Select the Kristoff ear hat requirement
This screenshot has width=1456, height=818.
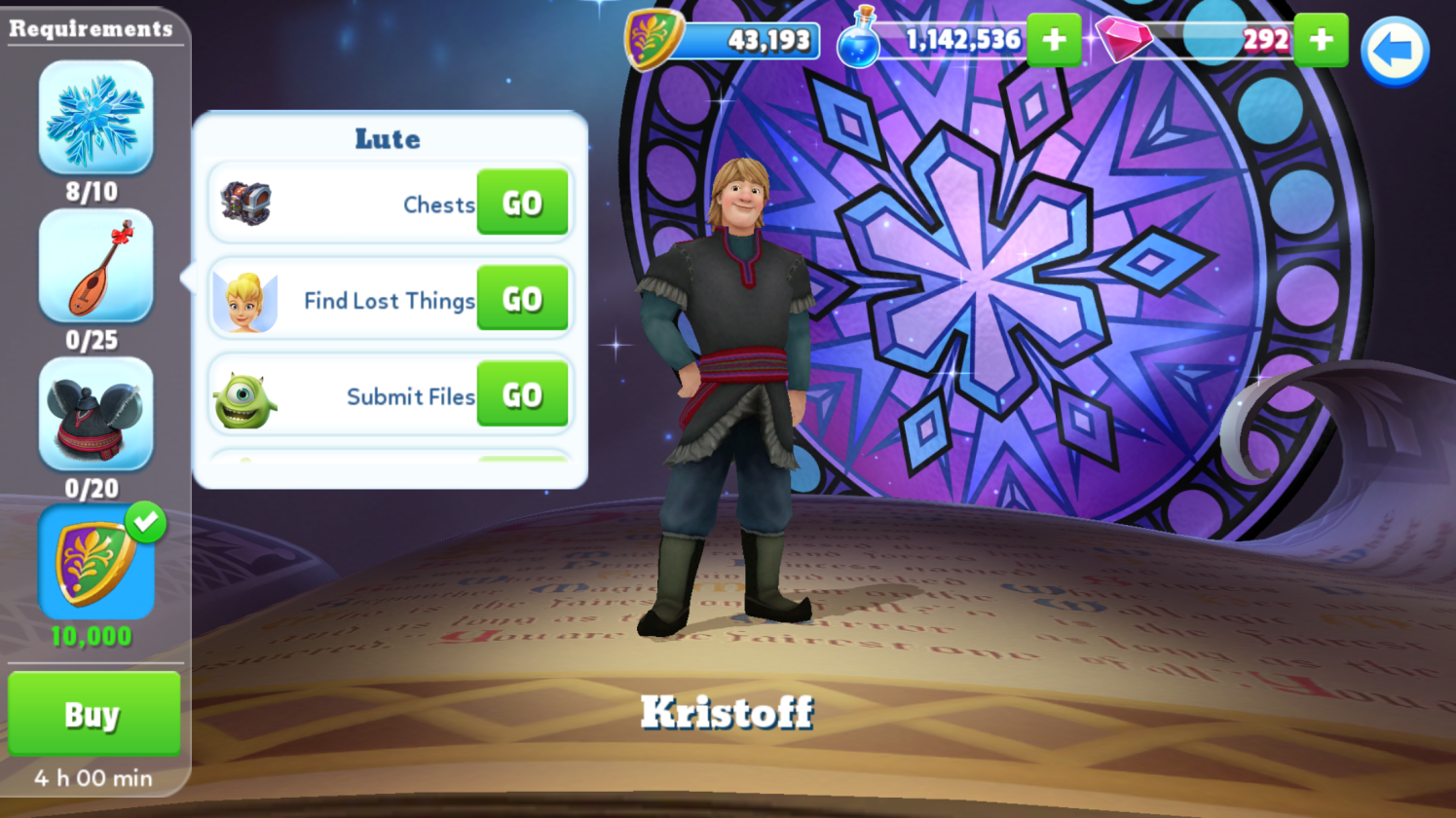click(x=95, y=414)
